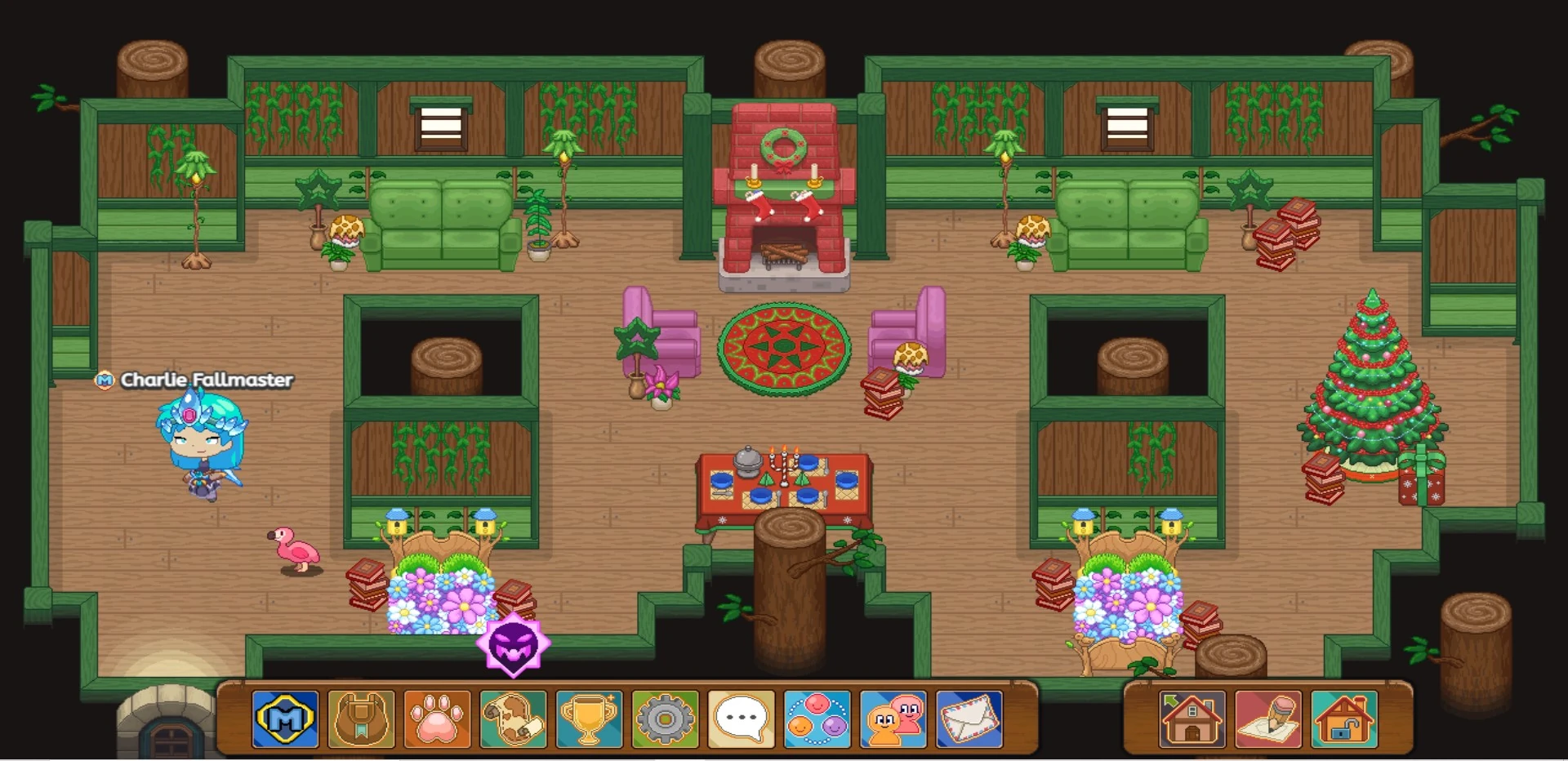The image size is (1568, 761).
Task: Open the backpack inventory
Action: pos(362,720)
